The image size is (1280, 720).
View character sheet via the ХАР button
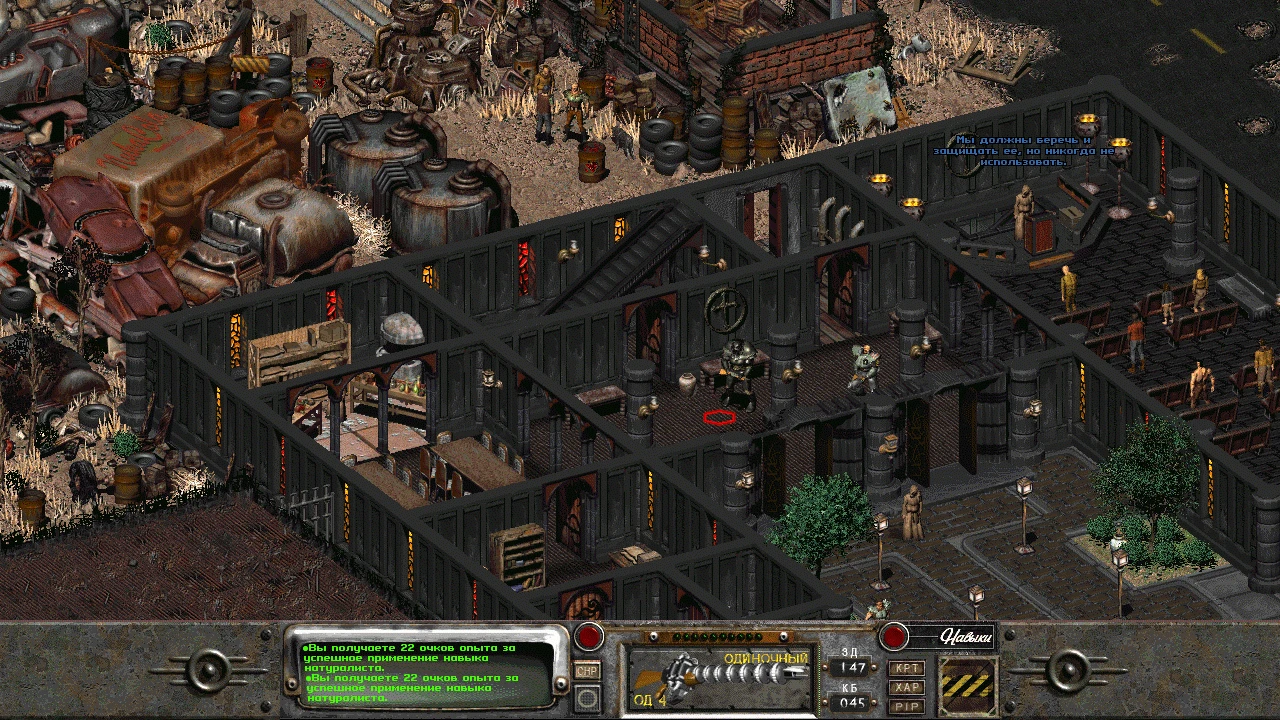[906, 687]
